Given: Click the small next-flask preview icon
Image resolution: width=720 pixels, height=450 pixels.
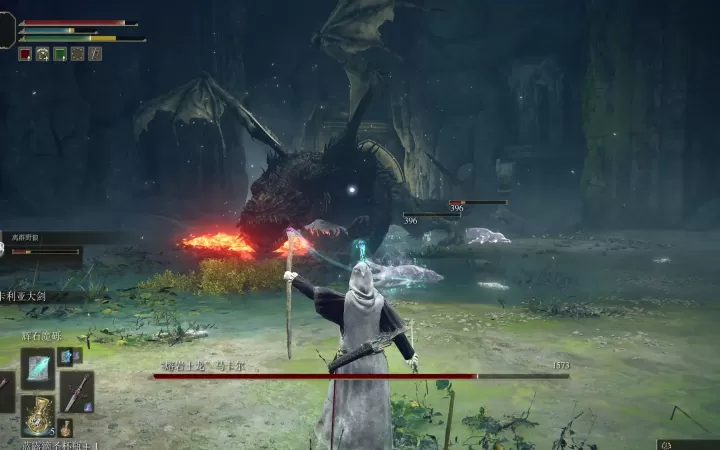Looking at the screenshot, I should (66, 428).
